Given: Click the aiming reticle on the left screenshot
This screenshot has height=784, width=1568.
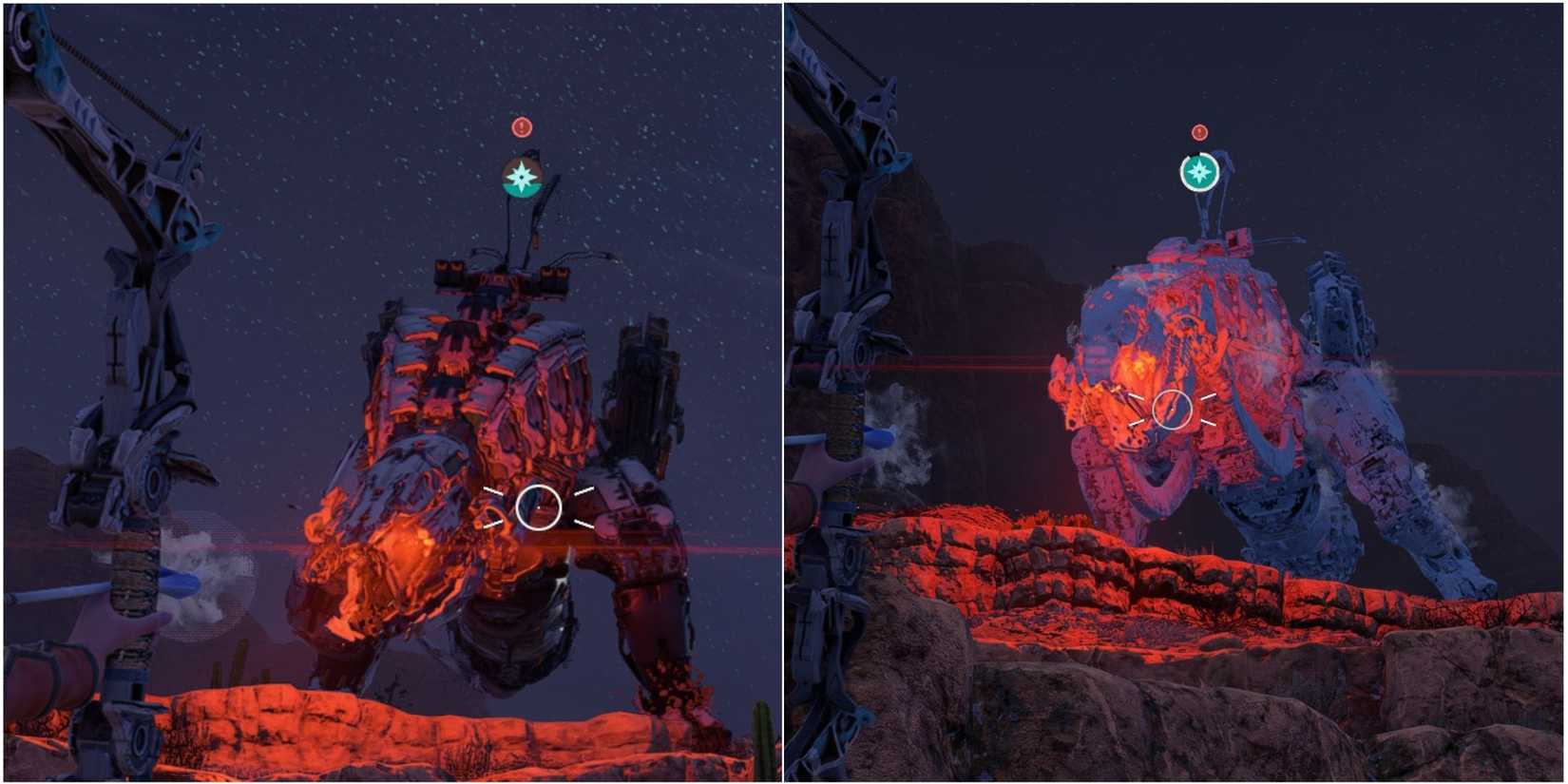Looking at the screenshot, I should point(540,507).
